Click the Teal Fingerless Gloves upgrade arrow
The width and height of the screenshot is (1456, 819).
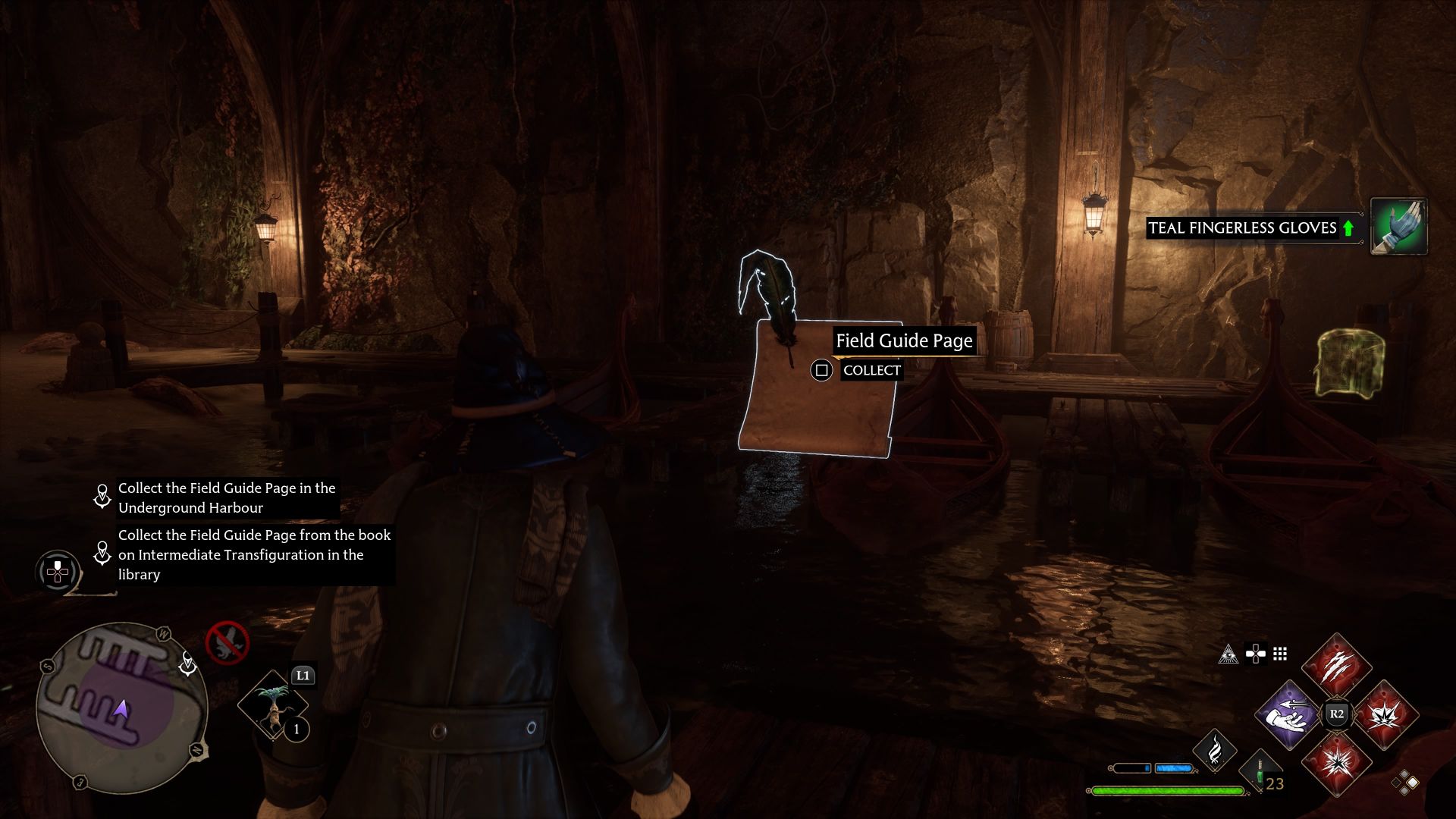tap(1348, 227)
